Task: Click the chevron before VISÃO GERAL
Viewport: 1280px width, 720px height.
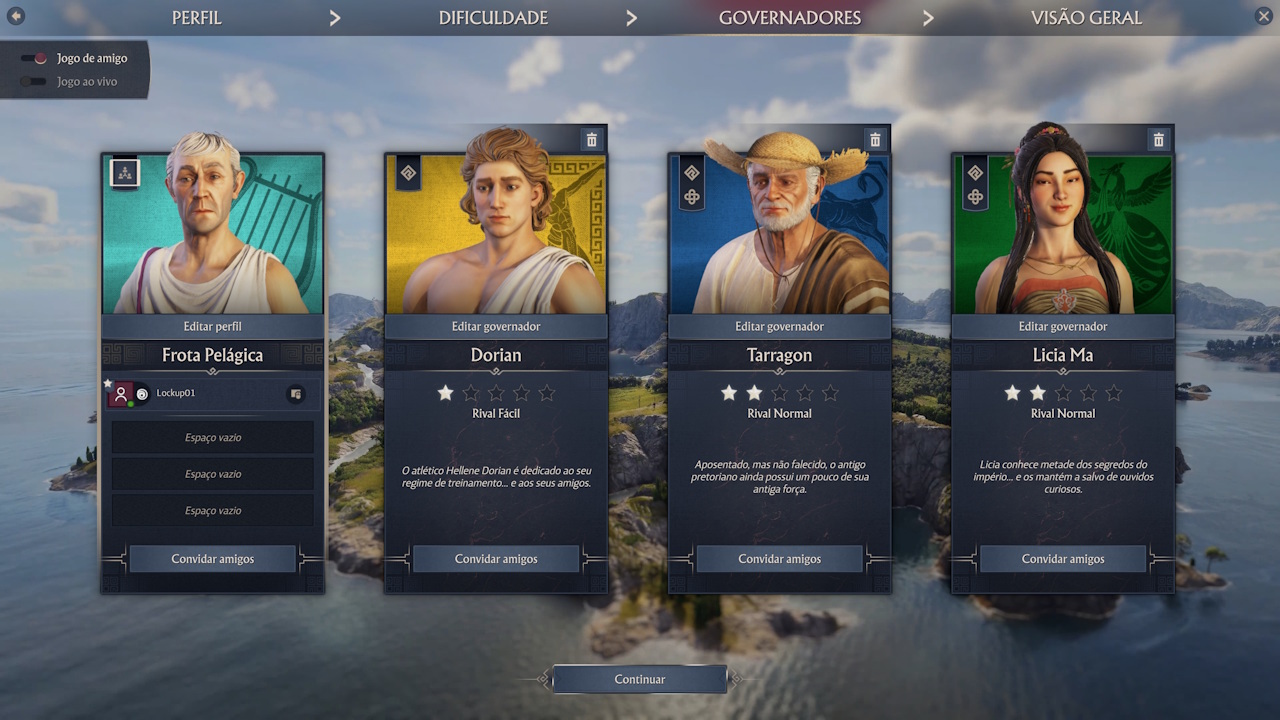Action: pos(928,17)
